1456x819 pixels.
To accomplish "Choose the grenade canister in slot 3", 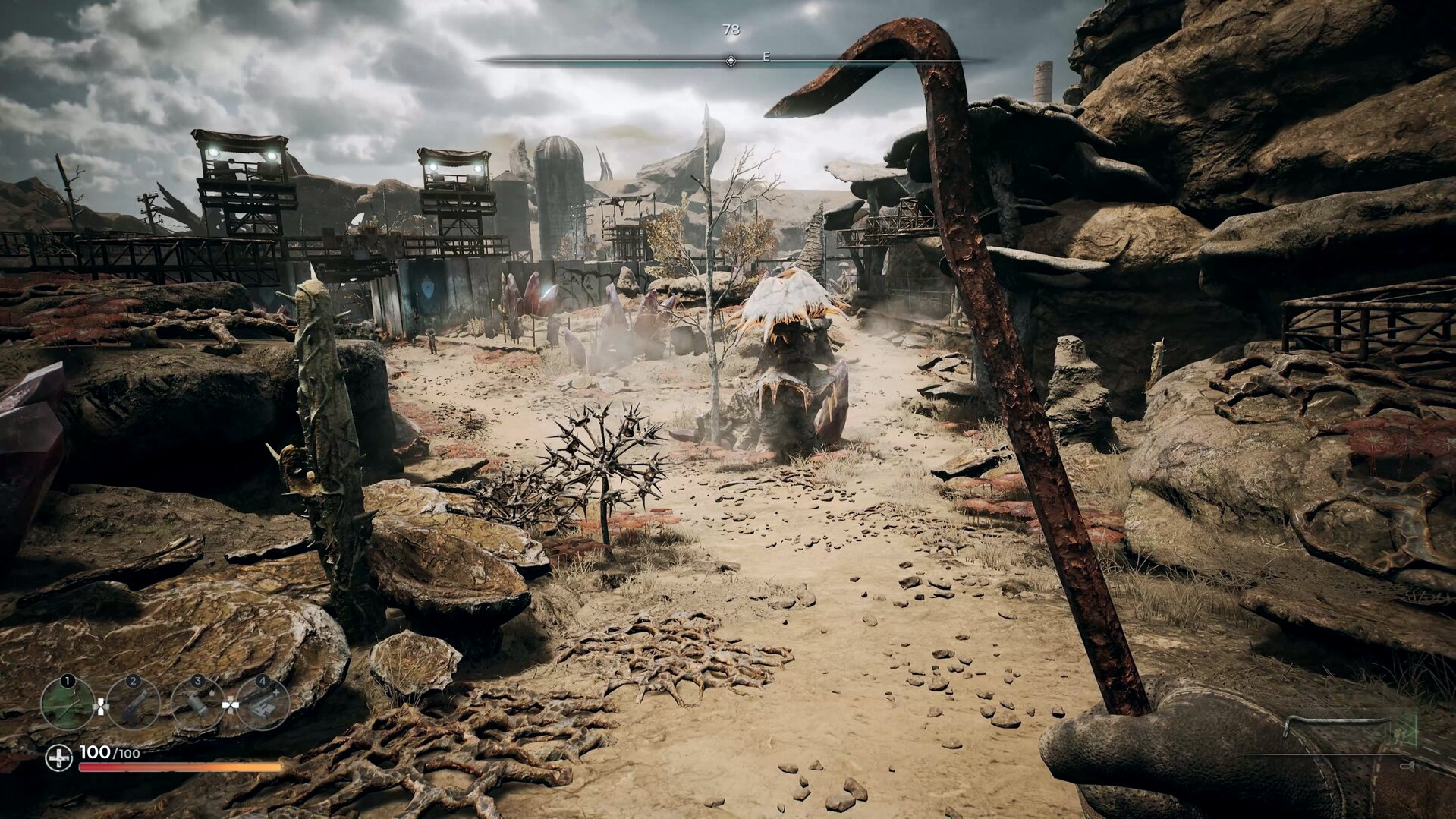I will point(198,703).
